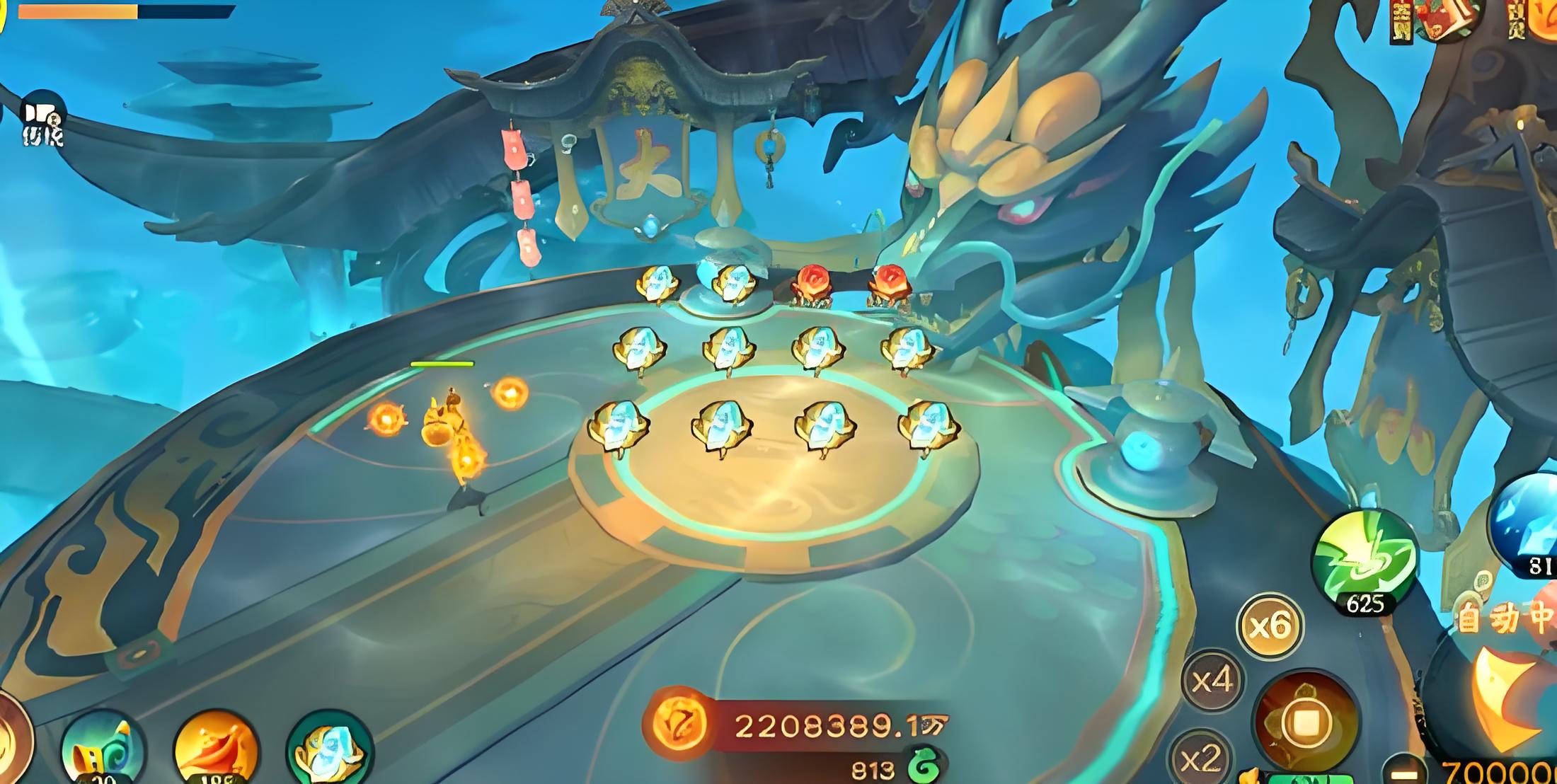Stop auto mode with the square button
The width and height of the screenshot is (1557, 784).
click(1306, 722)
